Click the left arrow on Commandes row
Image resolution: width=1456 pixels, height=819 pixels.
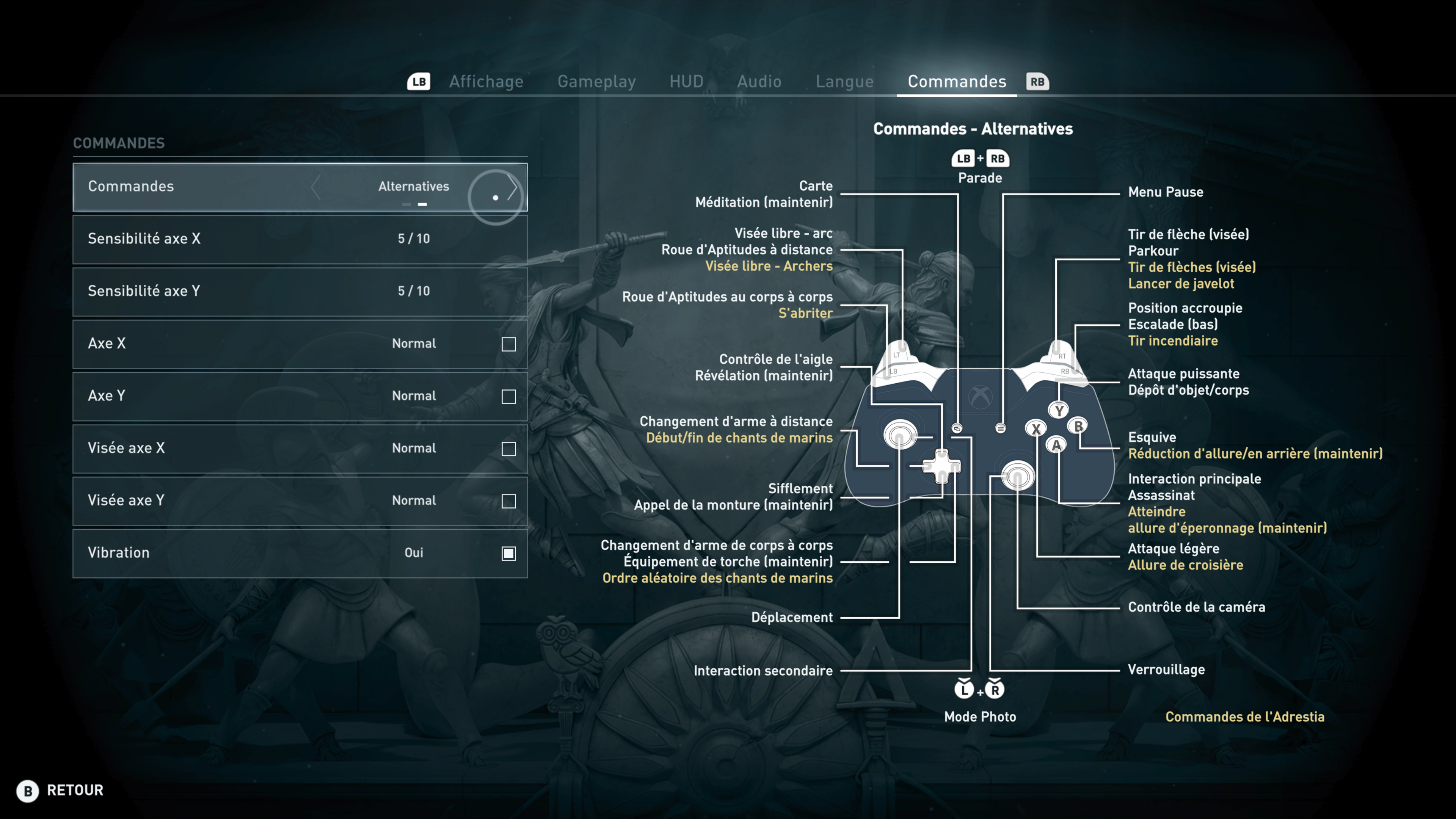click(x=316, y=187)
